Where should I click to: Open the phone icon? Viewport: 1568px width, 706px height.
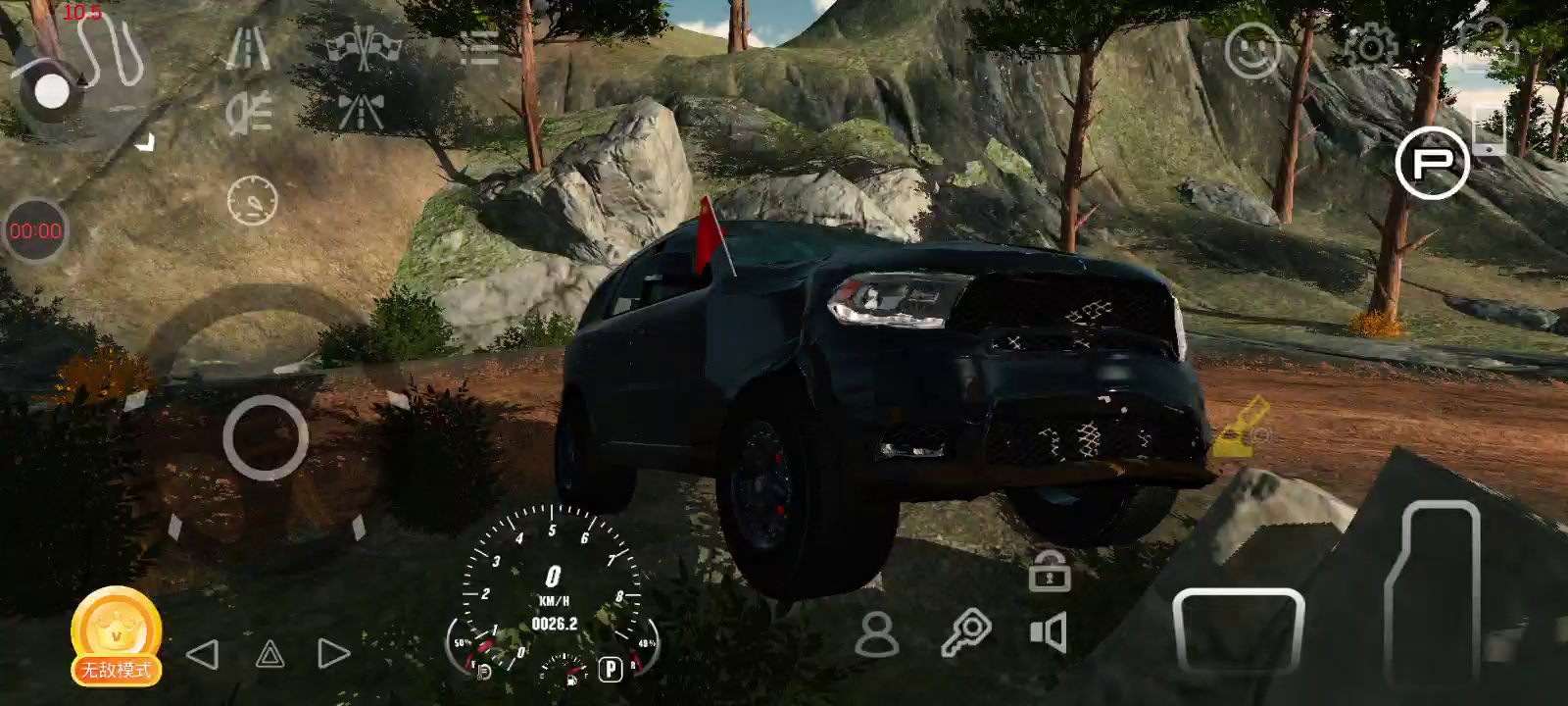1489,128
